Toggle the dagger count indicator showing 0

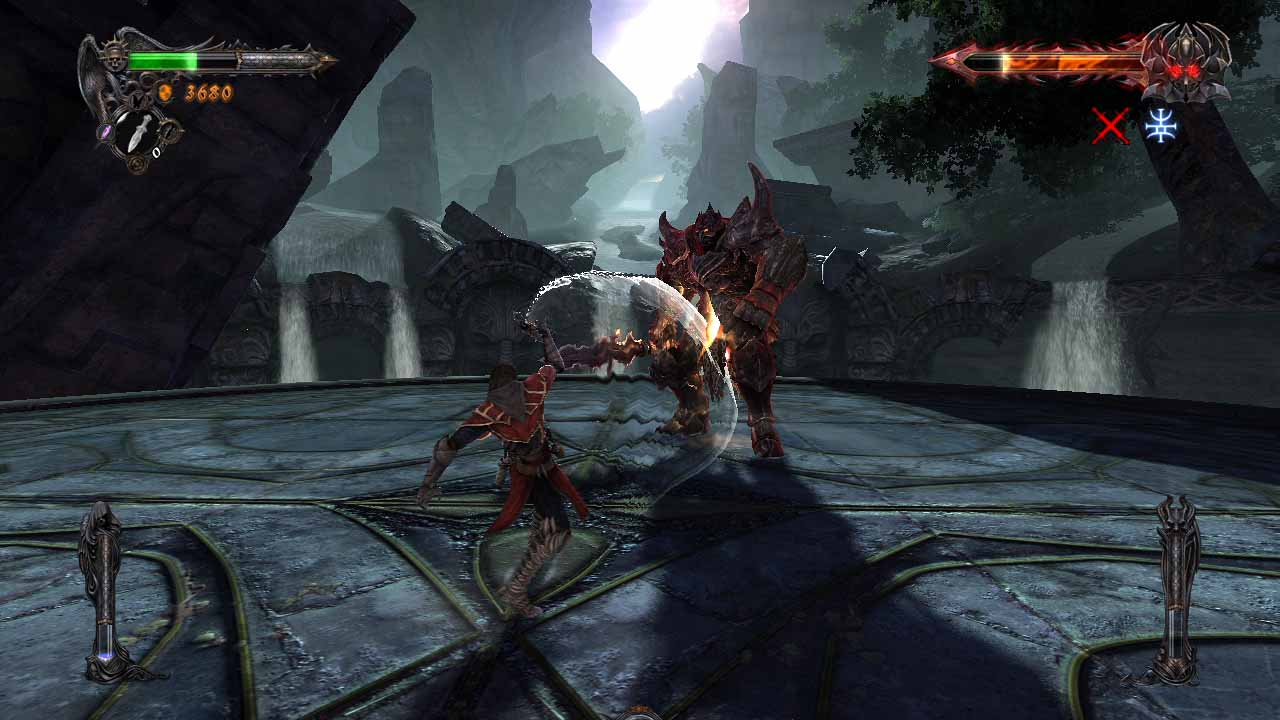click(x=156, y=152)
